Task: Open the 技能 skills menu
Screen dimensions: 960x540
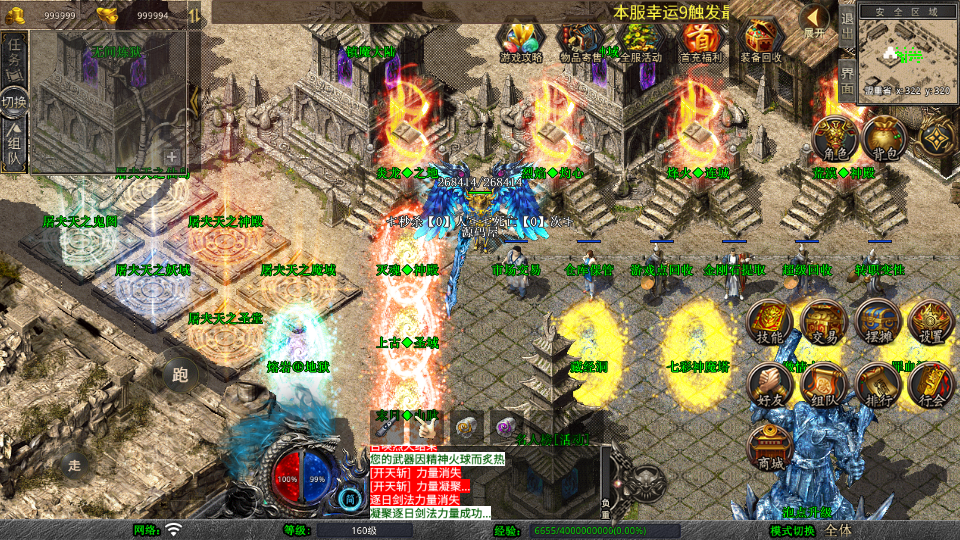Action: point(771,324)
